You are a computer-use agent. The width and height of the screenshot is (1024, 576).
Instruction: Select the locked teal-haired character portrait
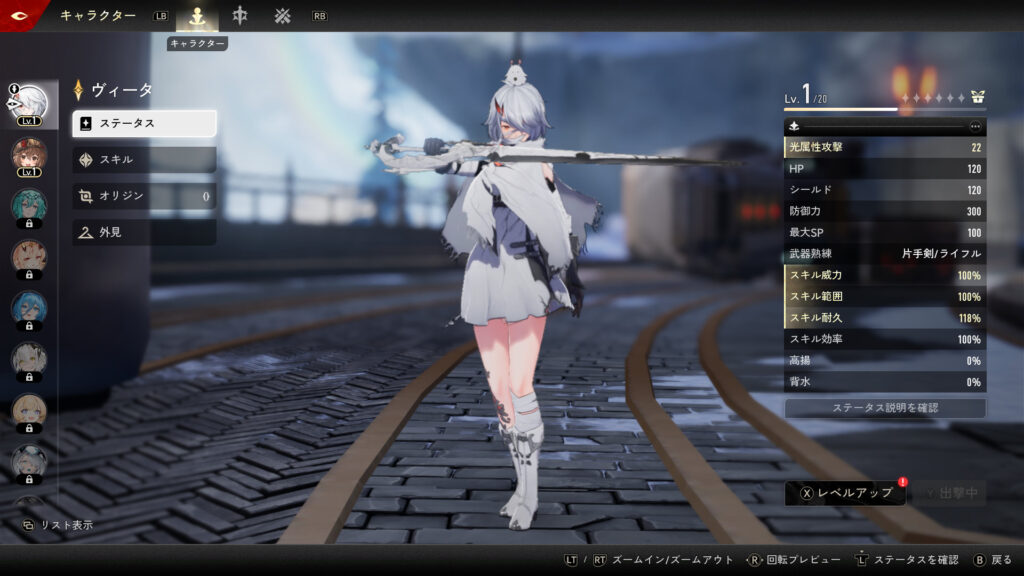29,207
